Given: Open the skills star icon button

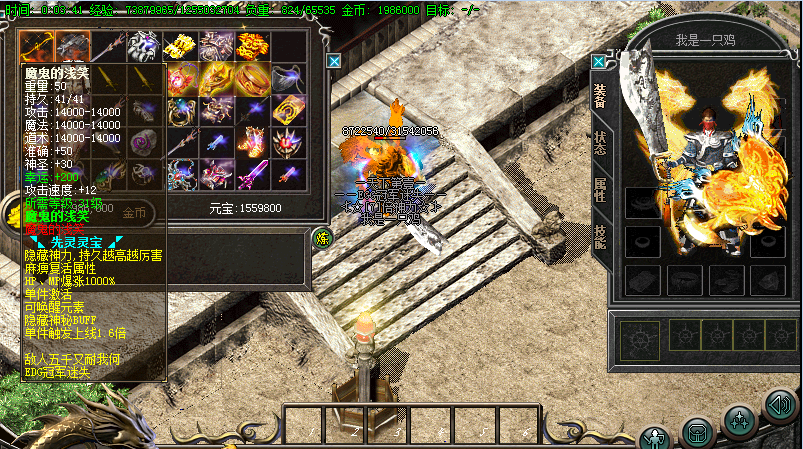Looking at the screenshot, I should pos(740,420).
